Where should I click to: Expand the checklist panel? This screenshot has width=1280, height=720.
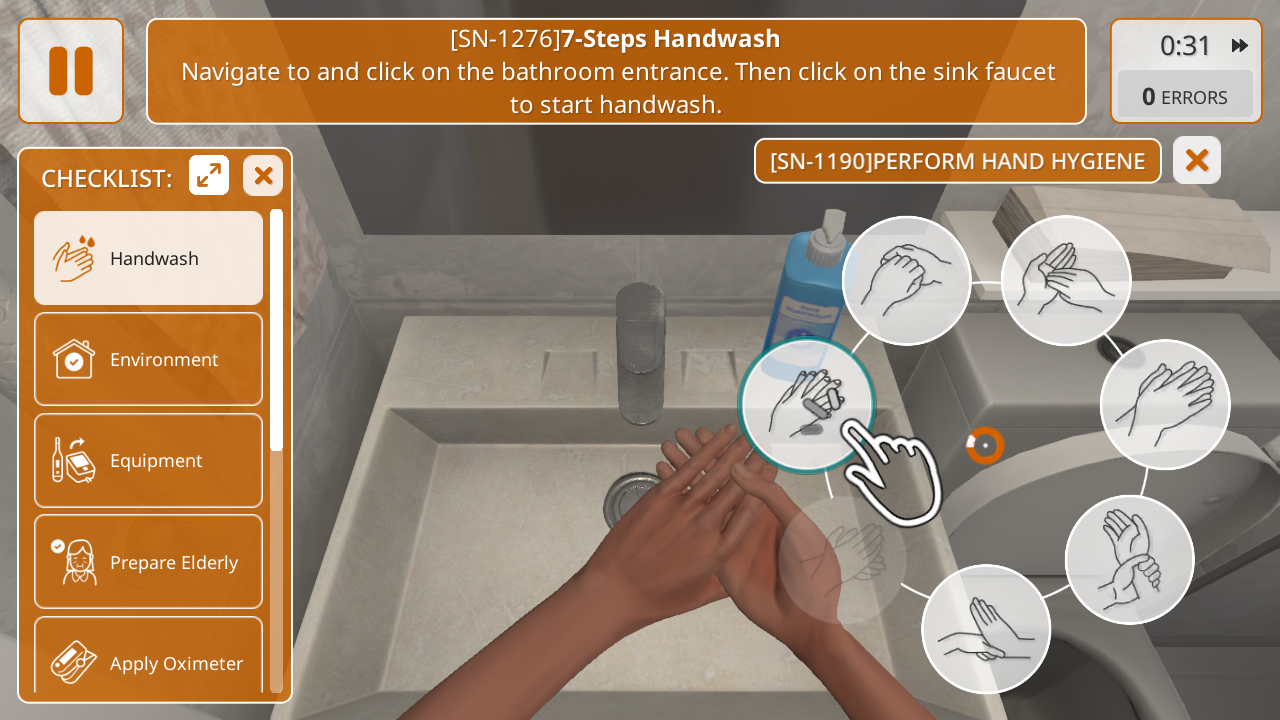(x=209, y=176)
